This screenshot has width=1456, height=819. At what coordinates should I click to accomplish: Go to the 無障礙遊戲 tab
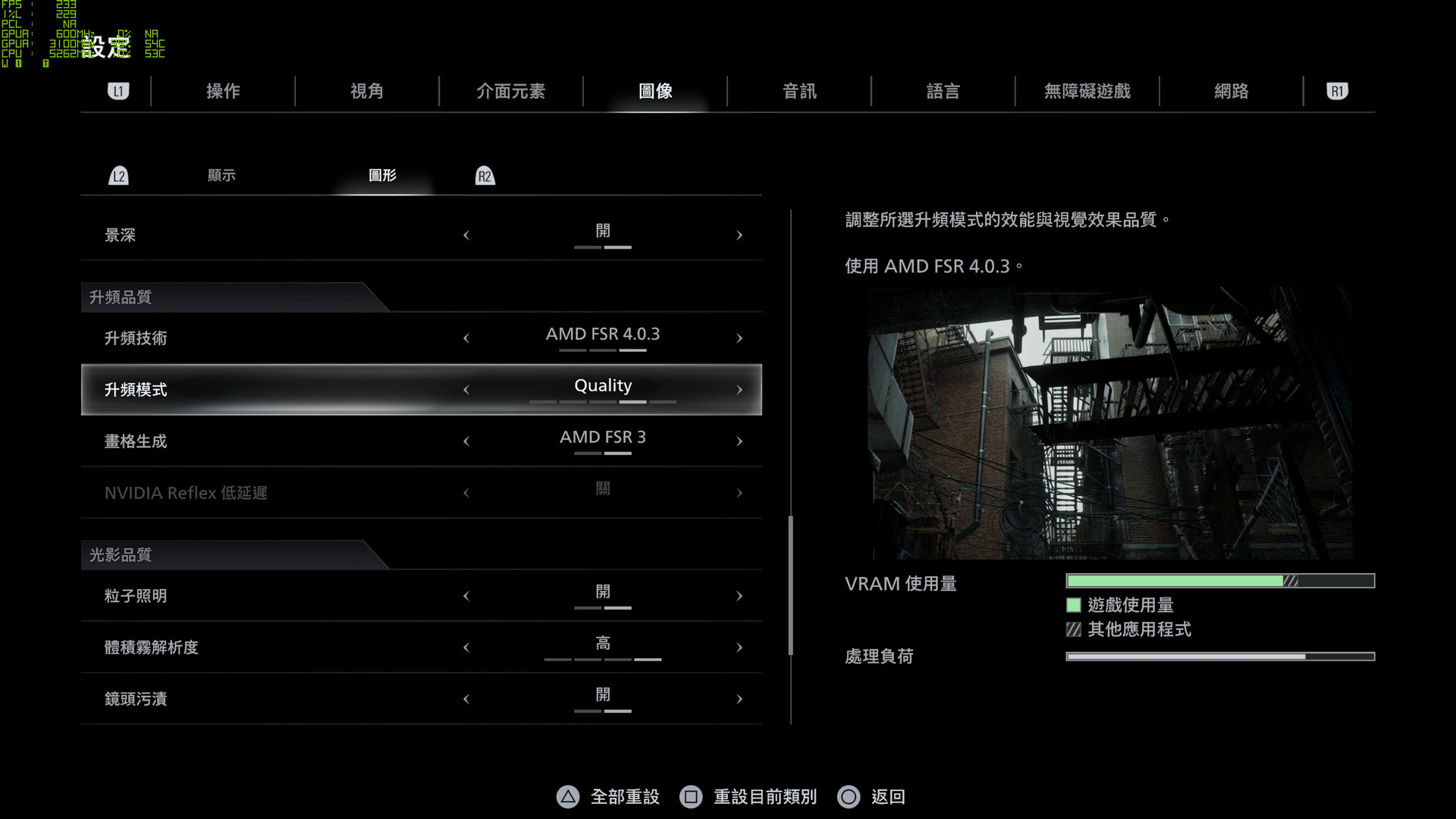click(x=1087, y=92)
